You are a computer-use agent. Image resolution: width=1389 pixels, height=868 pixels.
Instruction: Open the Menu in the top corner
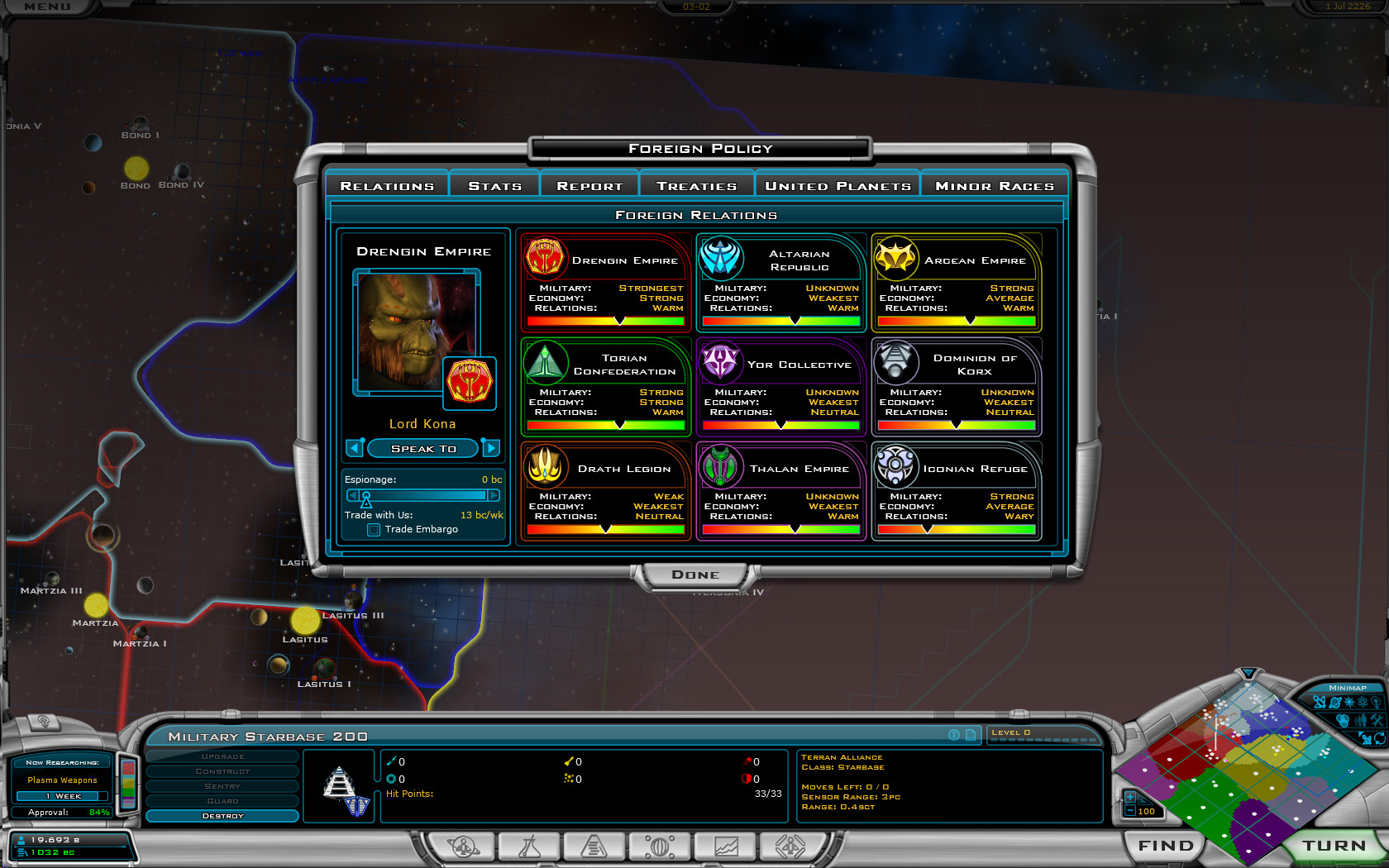[x=47, y=7]
